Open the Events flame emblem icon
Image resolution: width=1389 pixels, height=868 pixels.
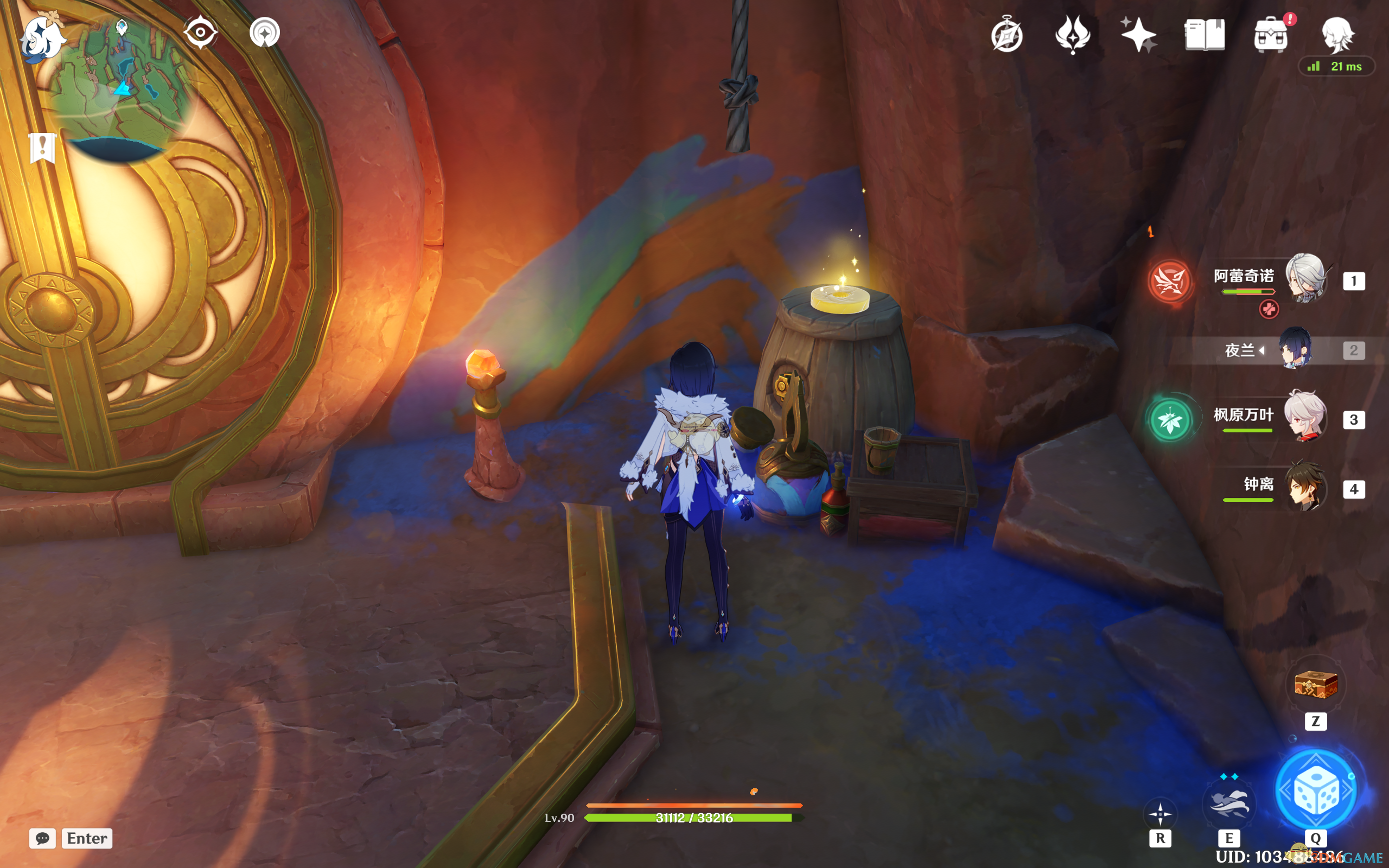pyautogui.click(x=1072, y=34)
